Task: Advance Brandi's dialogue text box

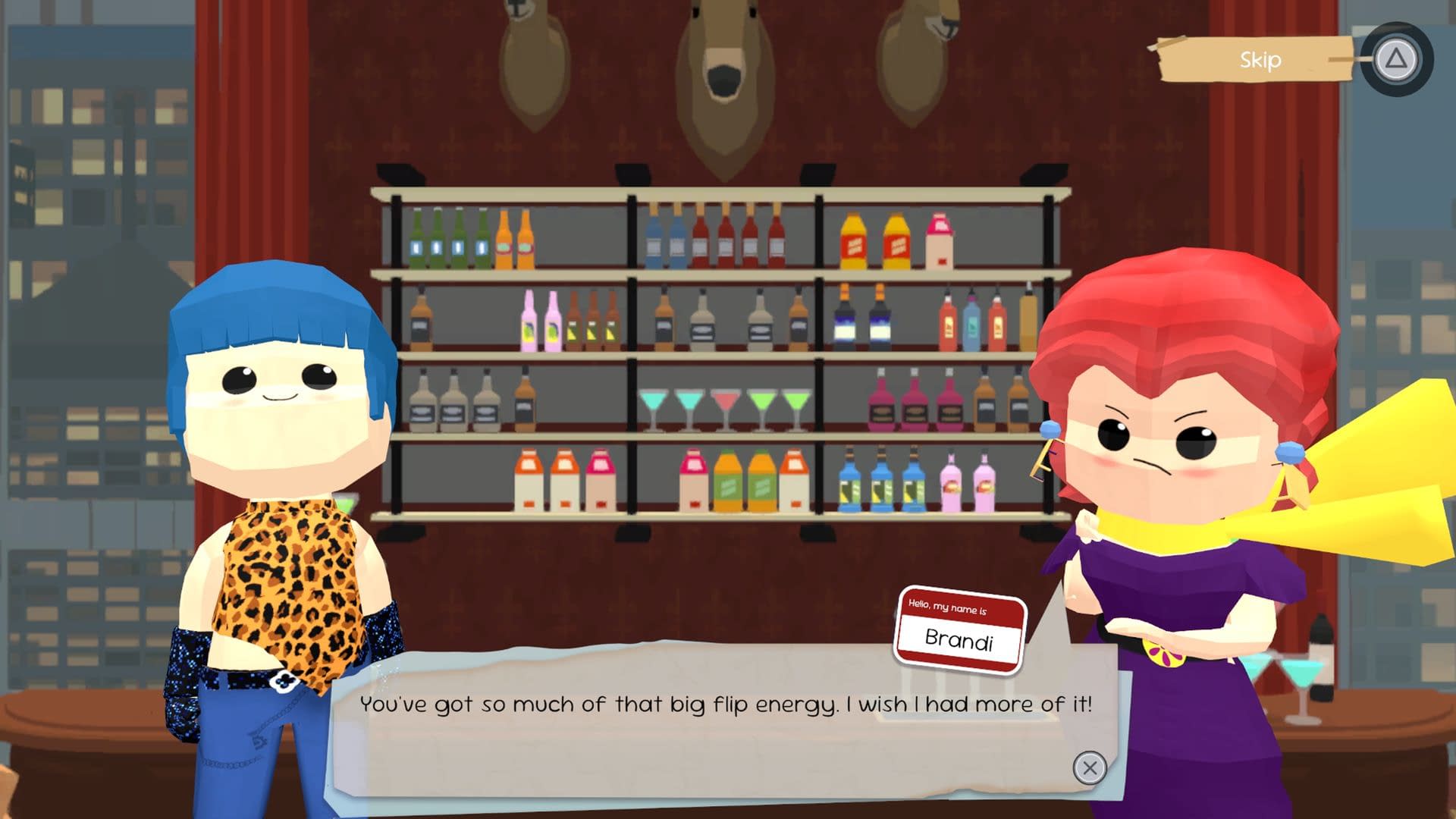Action: point(1089,768)
